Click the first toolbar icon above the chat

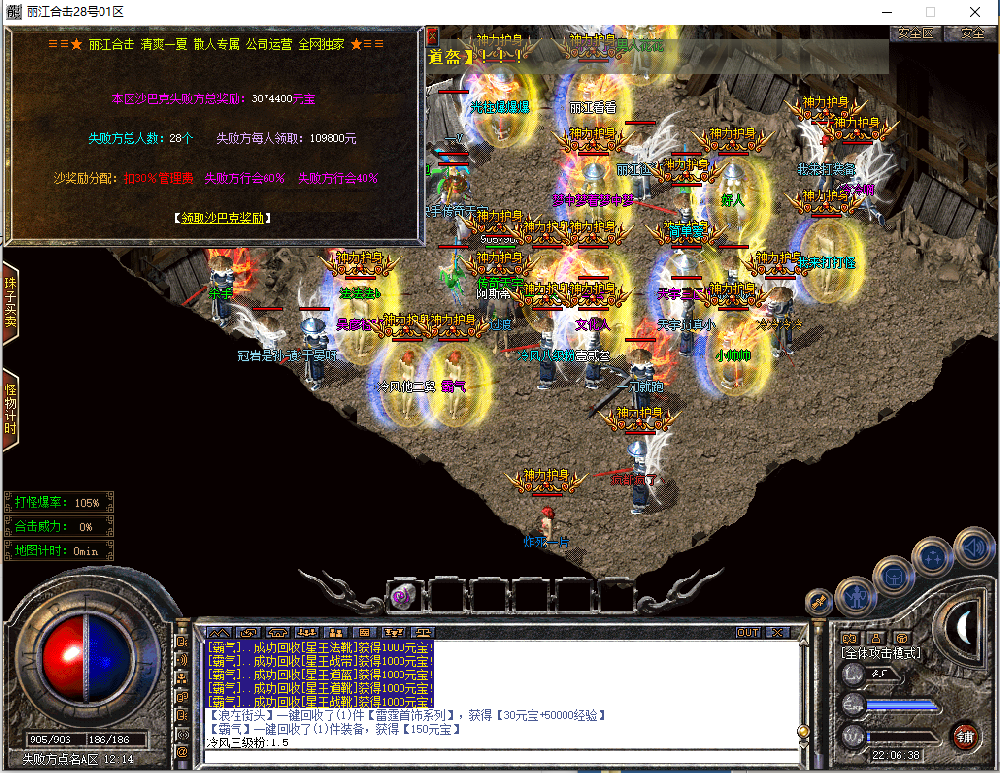(x=219, y=632)
